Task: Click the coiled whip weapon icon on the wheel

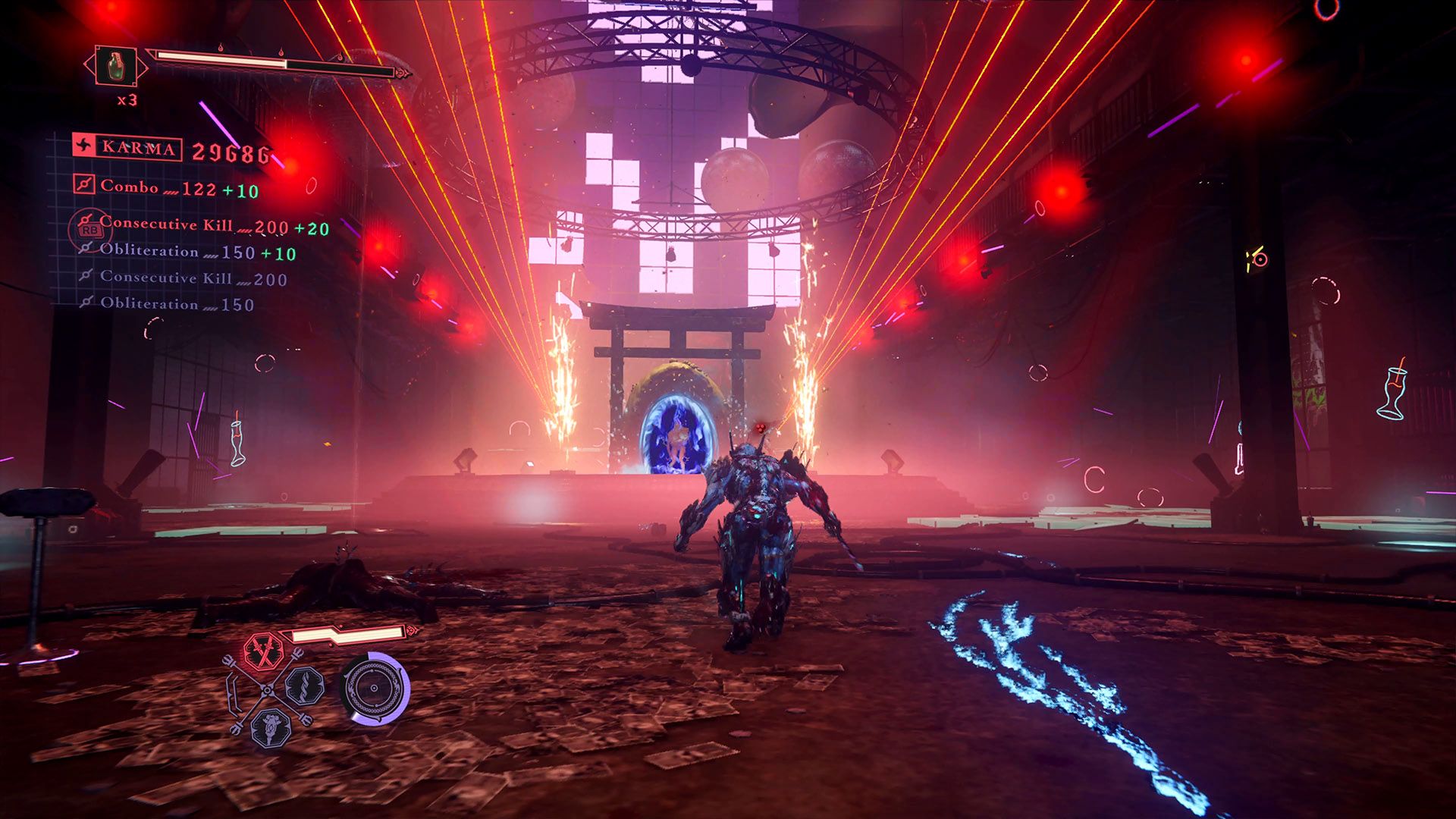Action: tap(303, 686)
